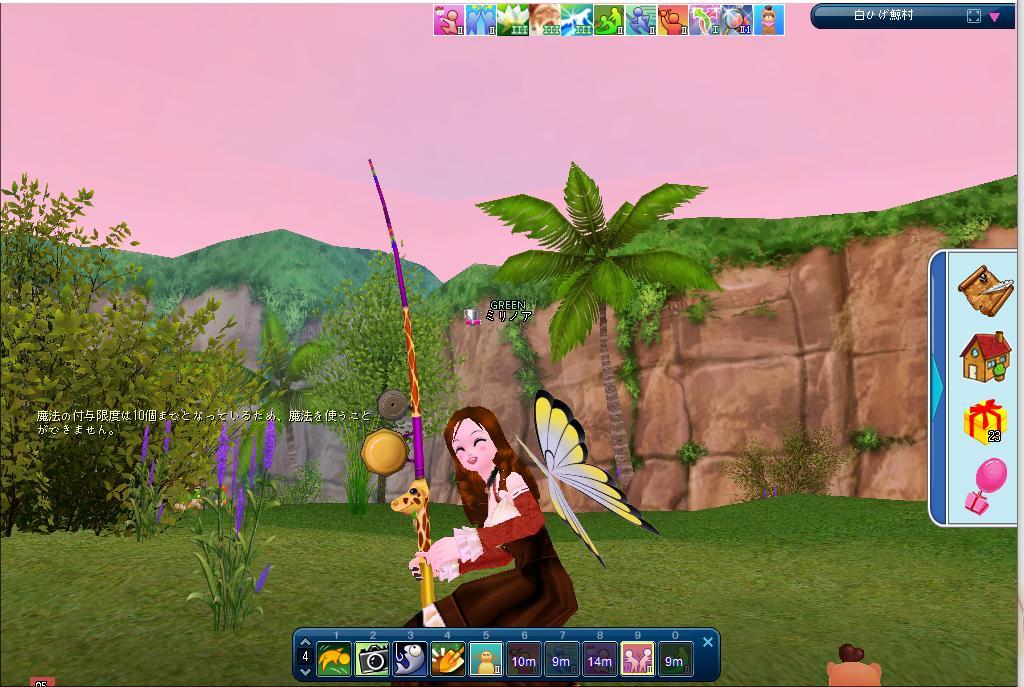This screenshot has width=1024, height=687.
Task: Select the highlighted pink pair skill in slot nine
Action: [637, 660]
